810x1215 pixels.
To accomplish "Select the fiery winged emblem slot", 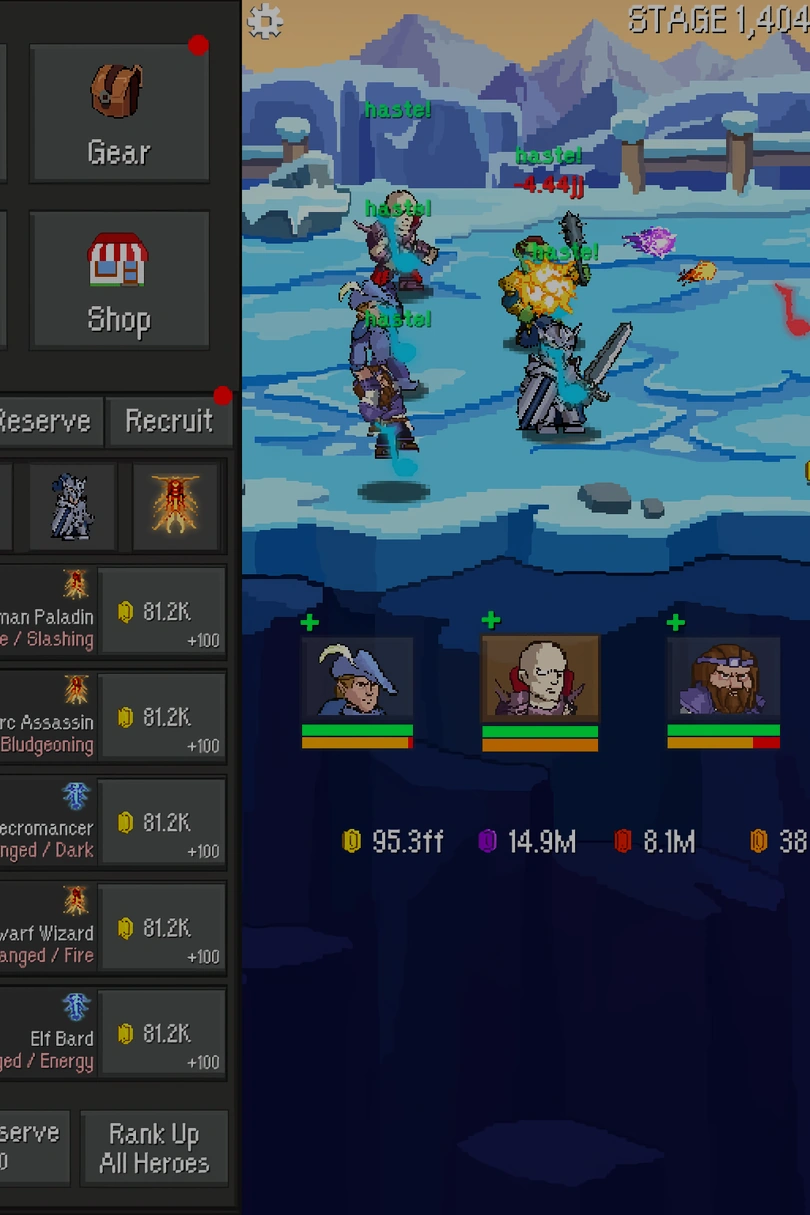I will 176,506.
